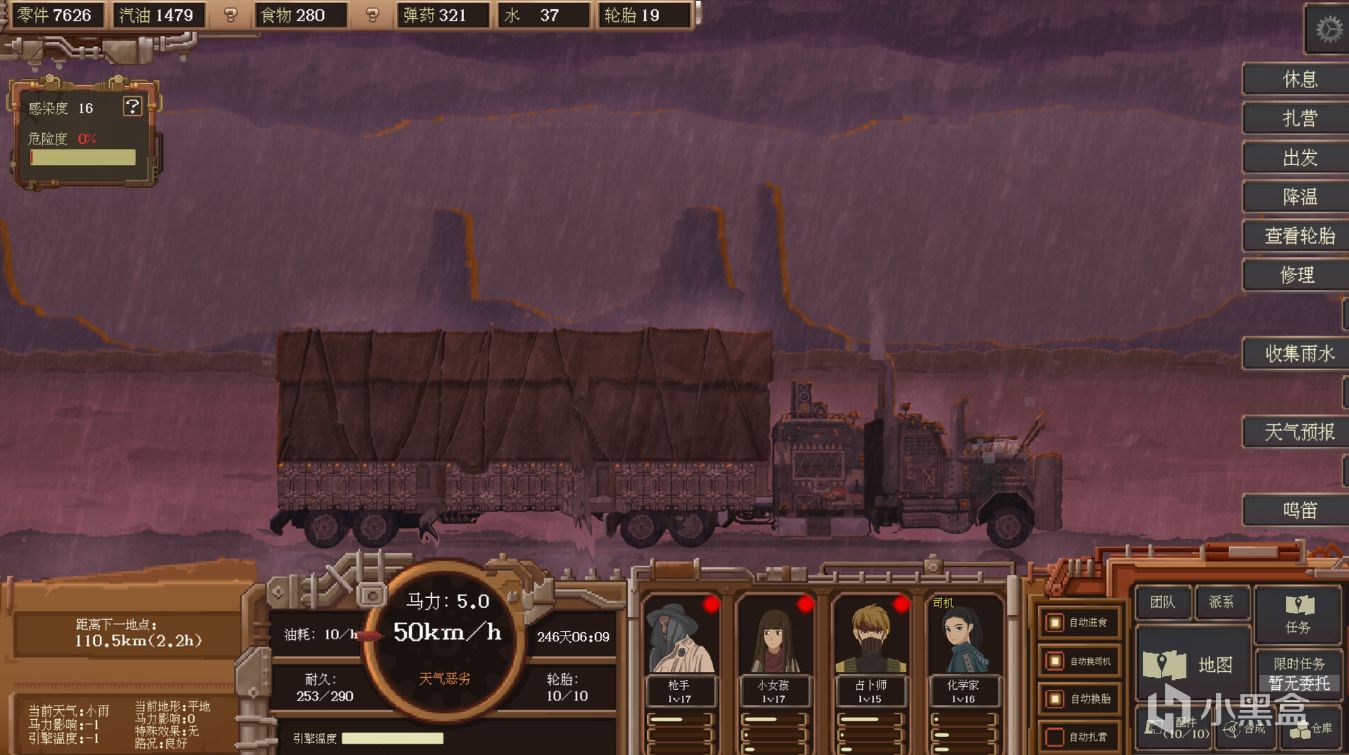Open the 地图 map panel
The width and height of the screenshot is (1349, 755).
click(x=1194, y=664)
